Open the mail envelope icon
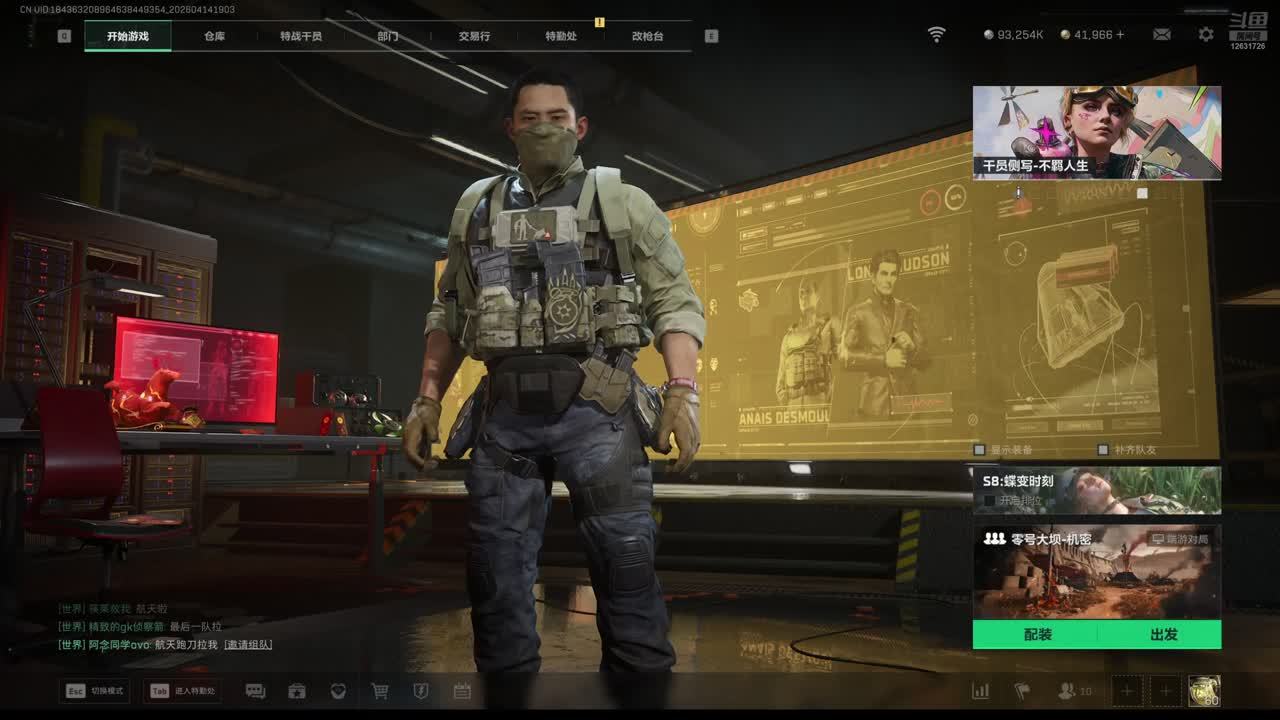Image resolution: width=1280 pixels, height=720 pixels. [x=1161, y=34]
